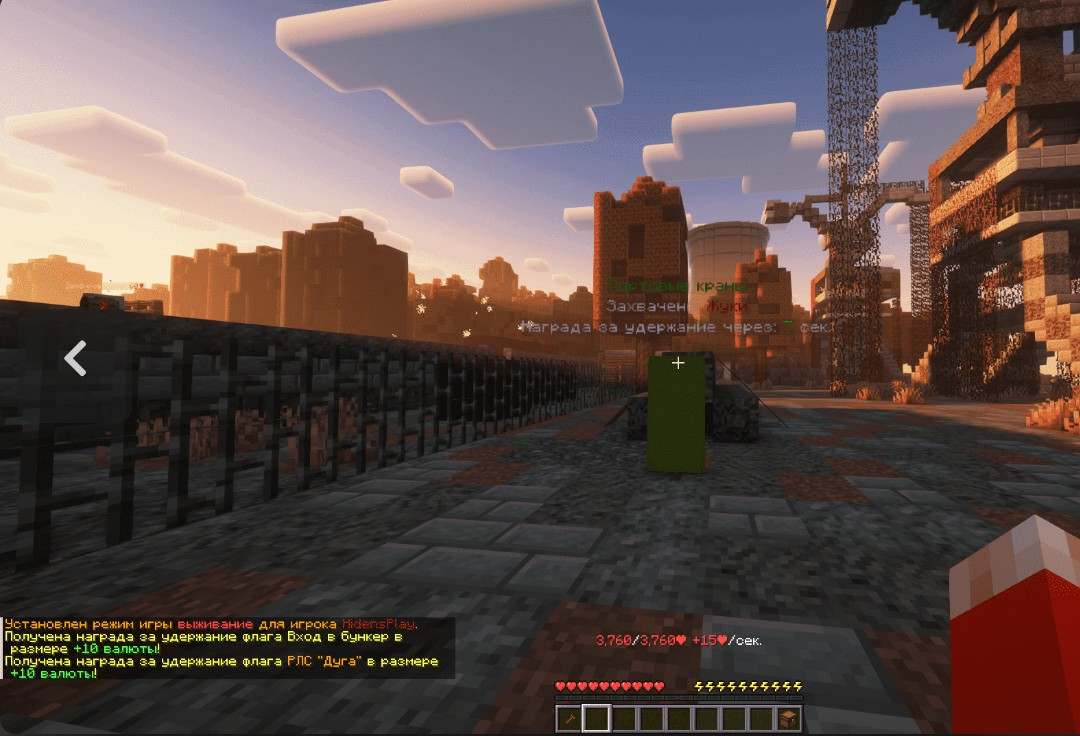Go to previous image with left arrow
Image resolution: width=1080 pixels, height=736 pixels.
coord(75,357)
